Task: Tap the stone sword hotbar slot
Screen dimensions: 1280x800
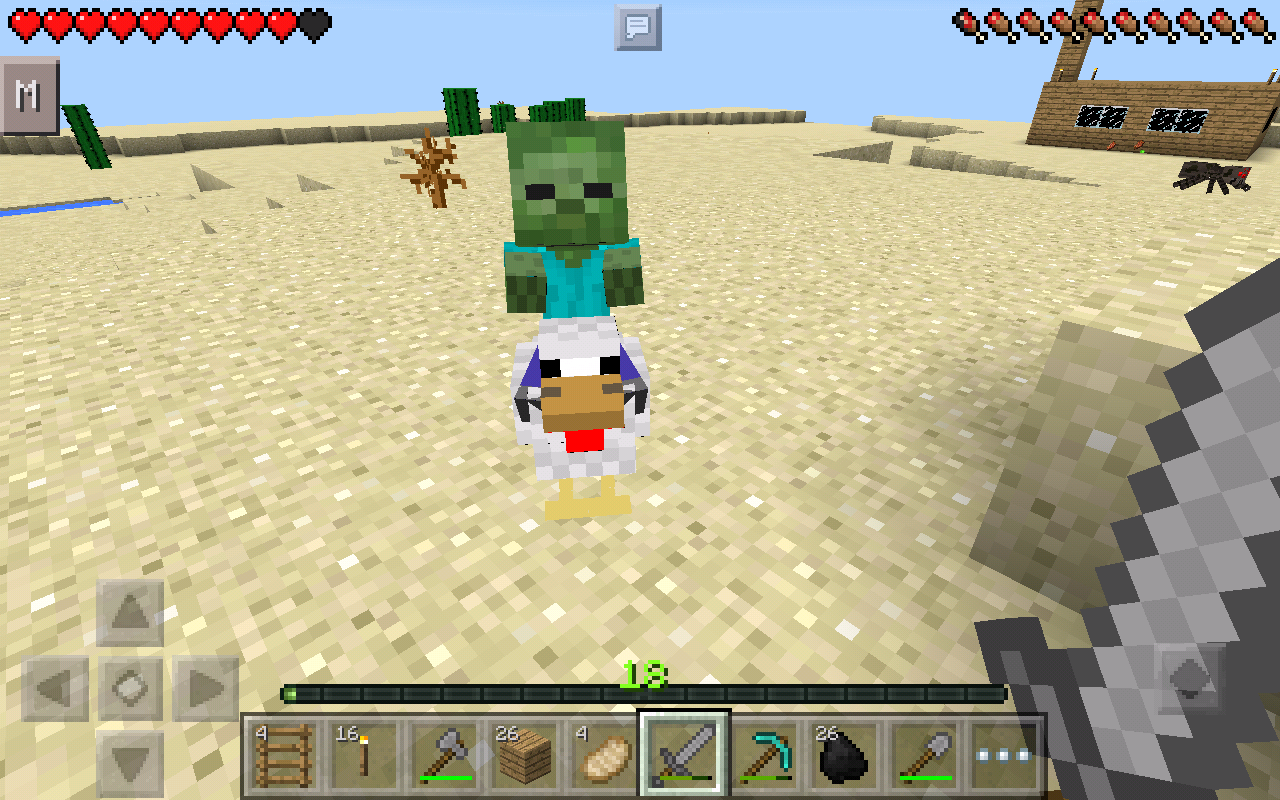Action: [x=685, y=755]
